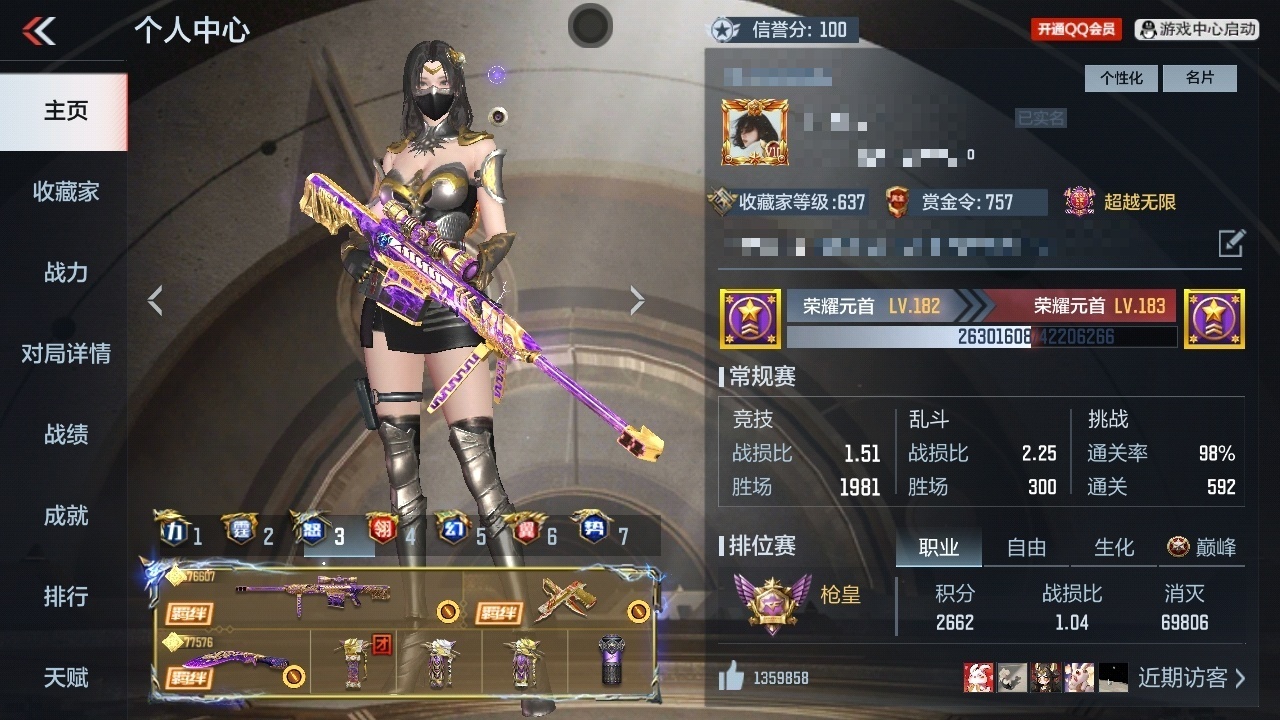
Task: Open the 成就 achievements page
Action: [65, 515]
